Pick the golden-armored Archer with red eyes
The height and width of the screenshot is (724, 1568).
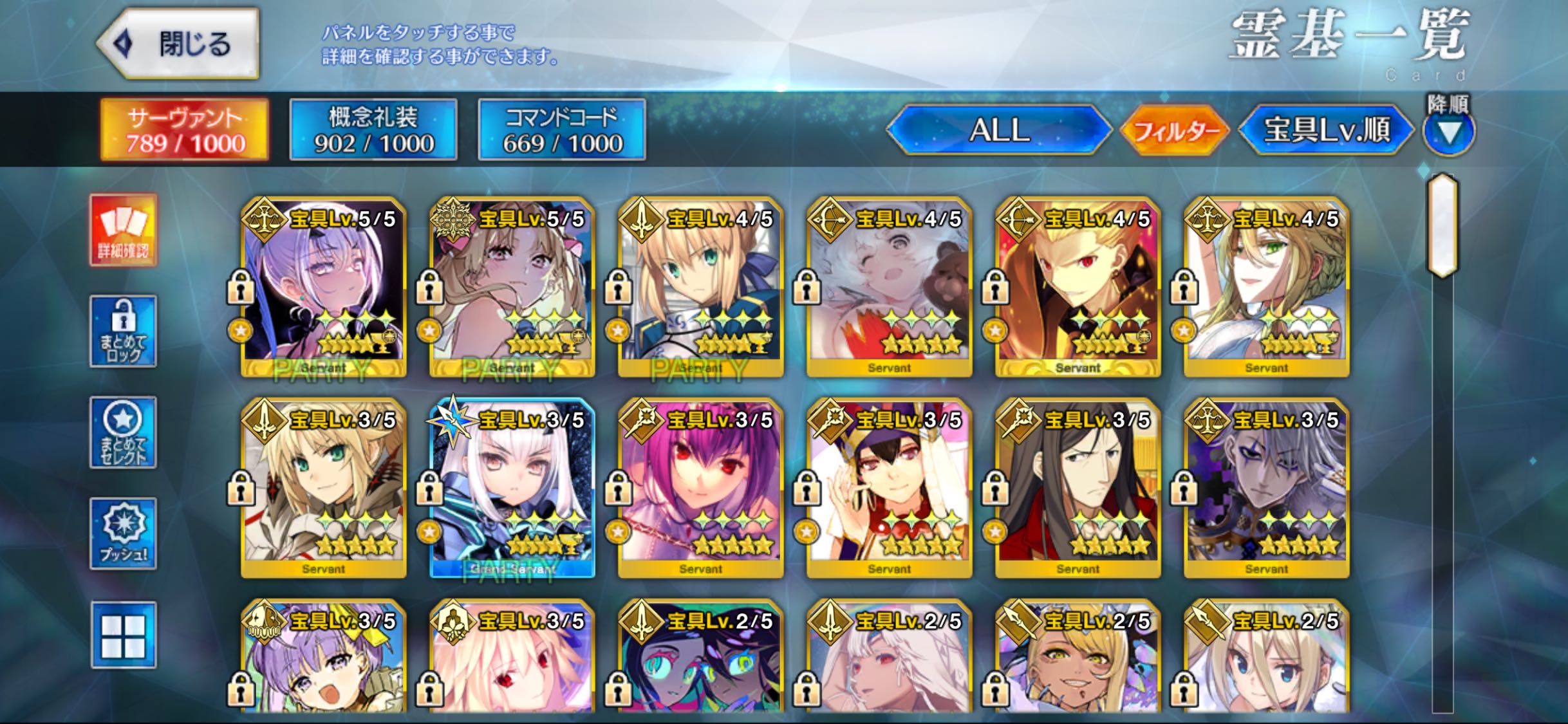pos(1078,288)
